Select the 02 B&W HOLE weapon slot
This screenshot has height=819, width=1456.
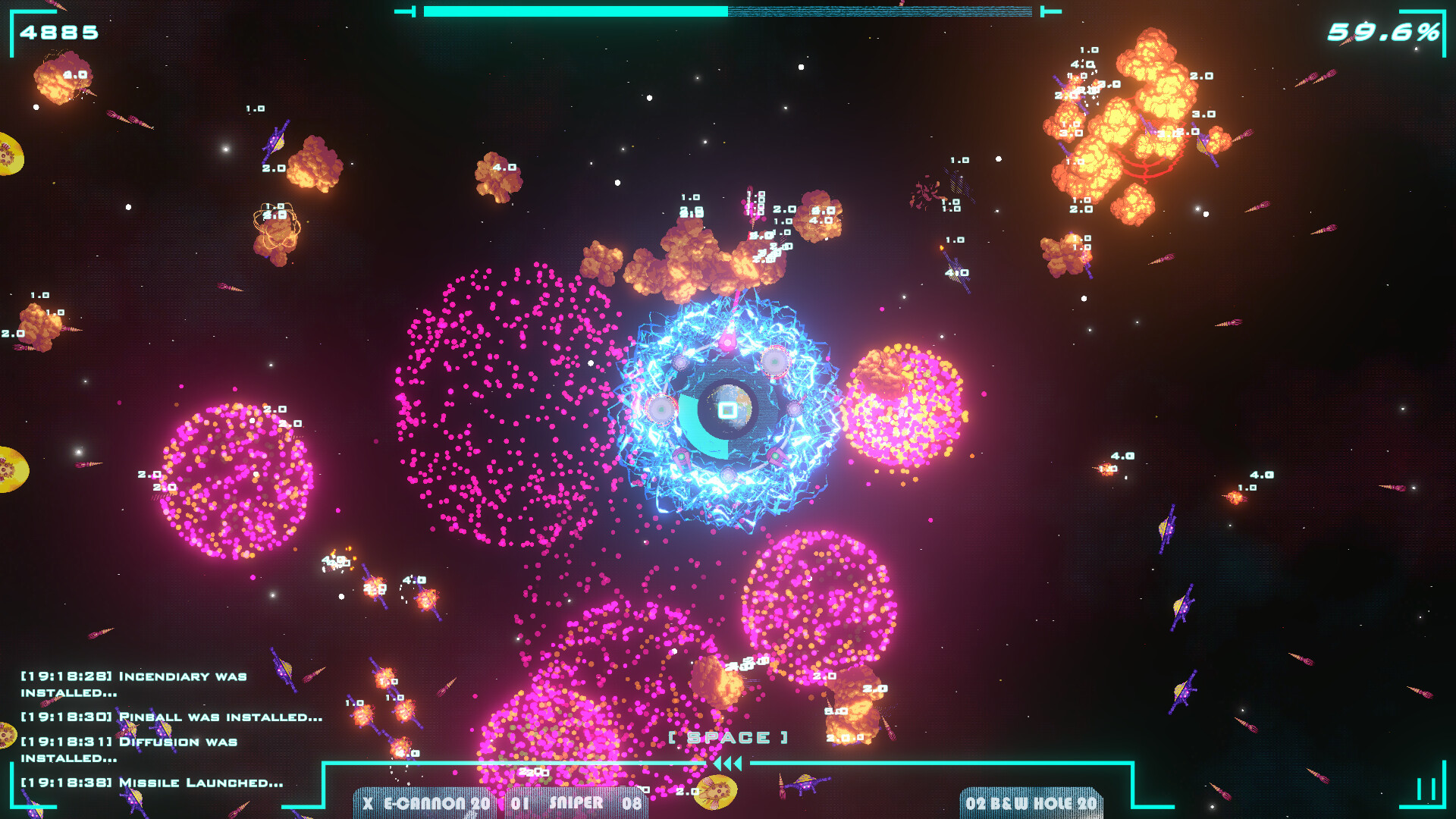(x=1030, y=805)
